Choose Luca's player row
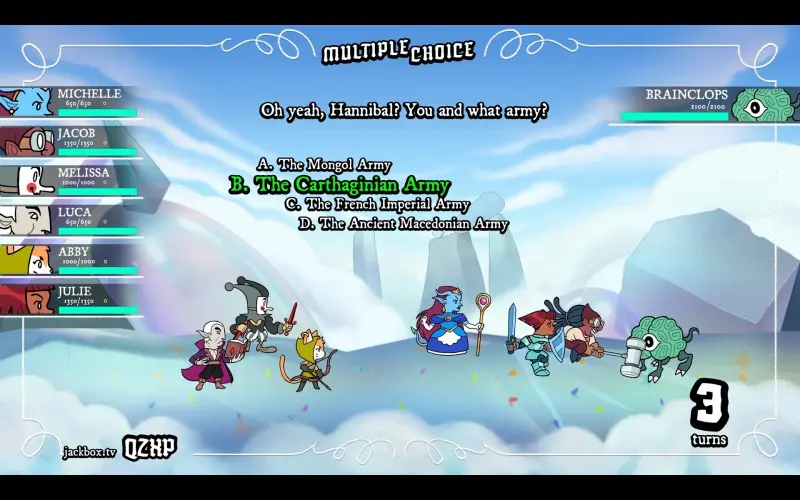The width and height of the screenshot is (800, 500). (70, 220)
